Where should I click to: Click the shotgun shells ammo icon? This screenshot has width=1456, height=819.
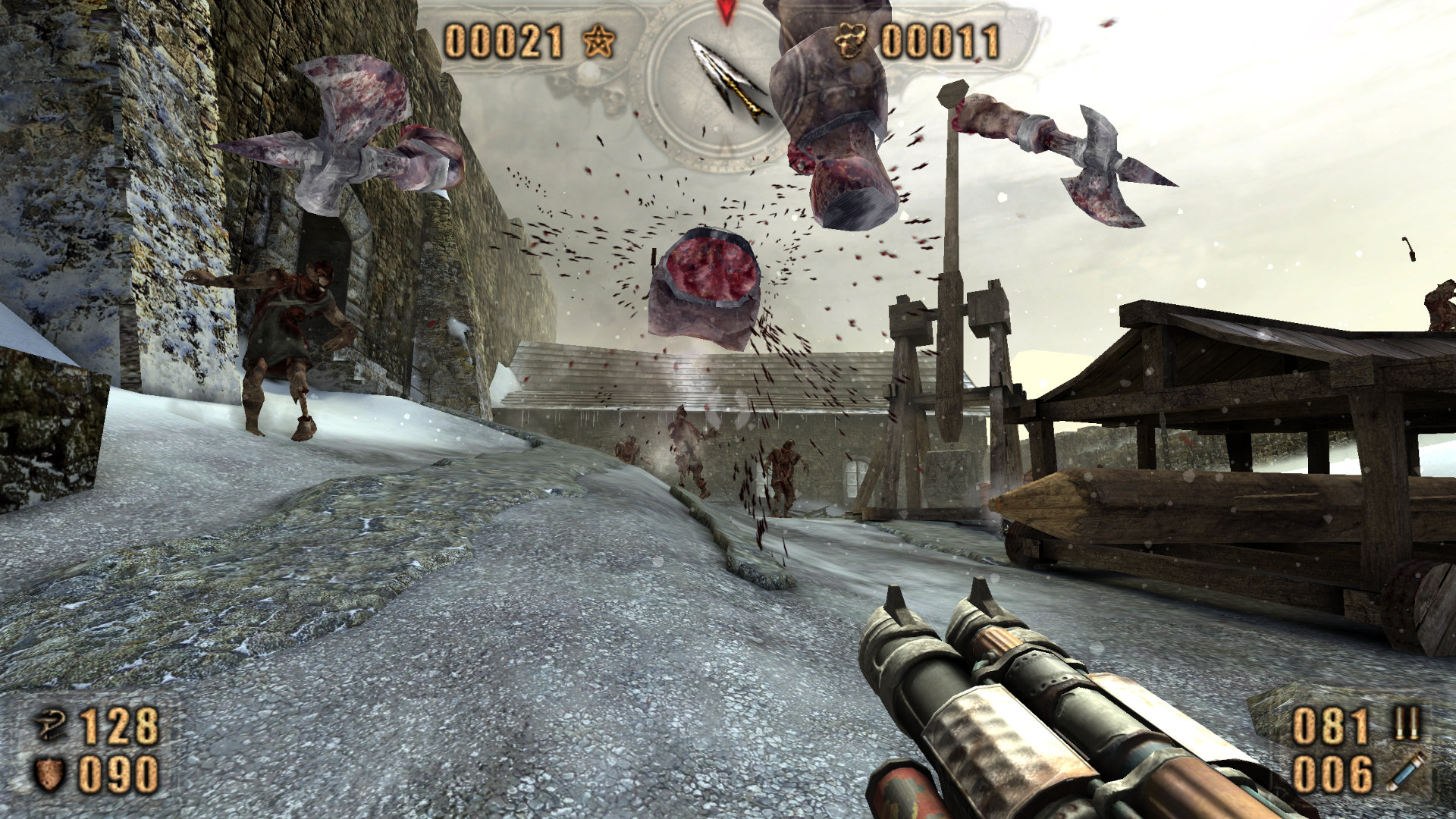[x=1406, y=724]
